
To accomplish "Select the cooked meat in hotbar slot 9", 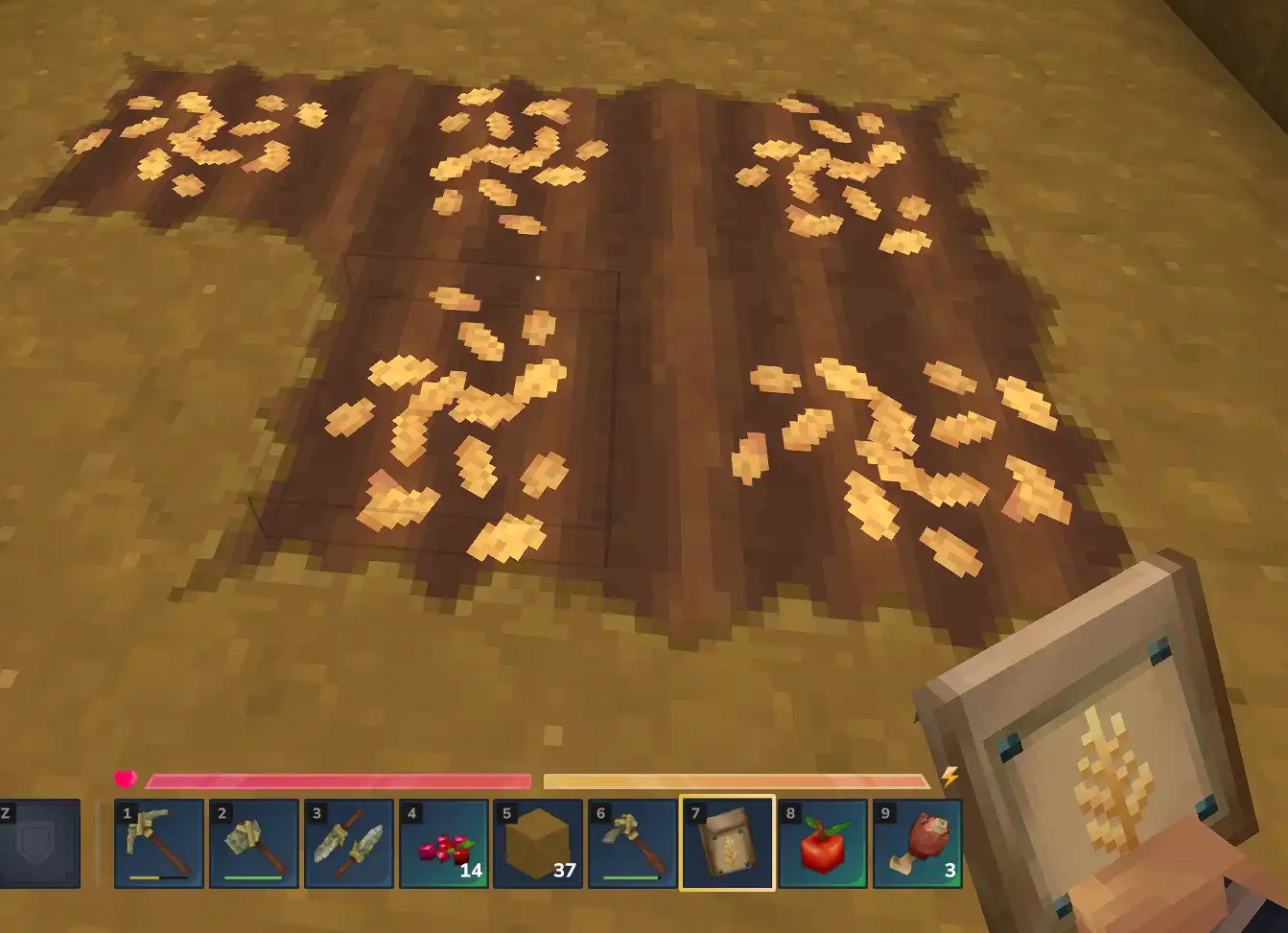I will pos(917,844).
